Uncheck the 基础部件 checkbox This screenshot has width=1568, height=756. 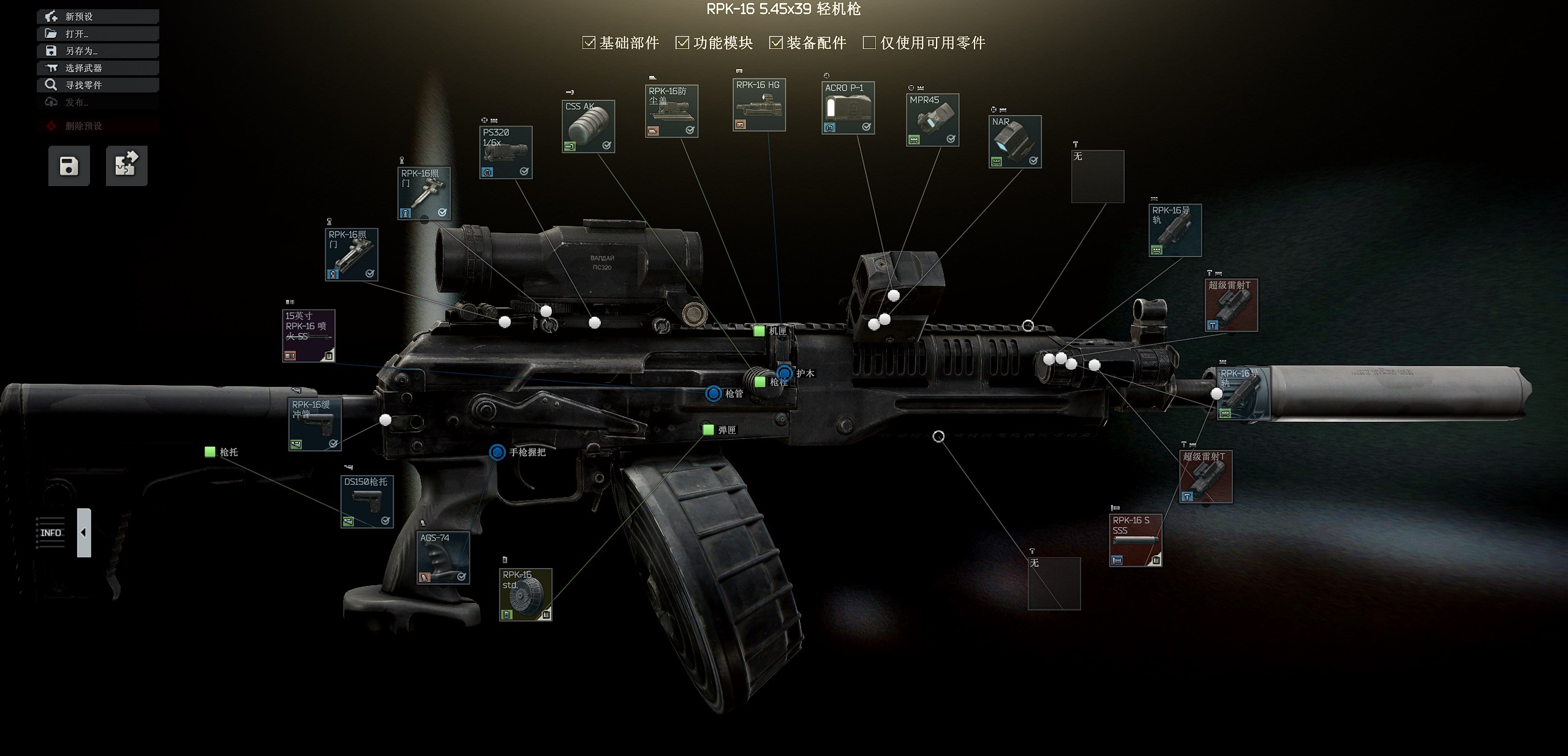(x=587, y=43)
